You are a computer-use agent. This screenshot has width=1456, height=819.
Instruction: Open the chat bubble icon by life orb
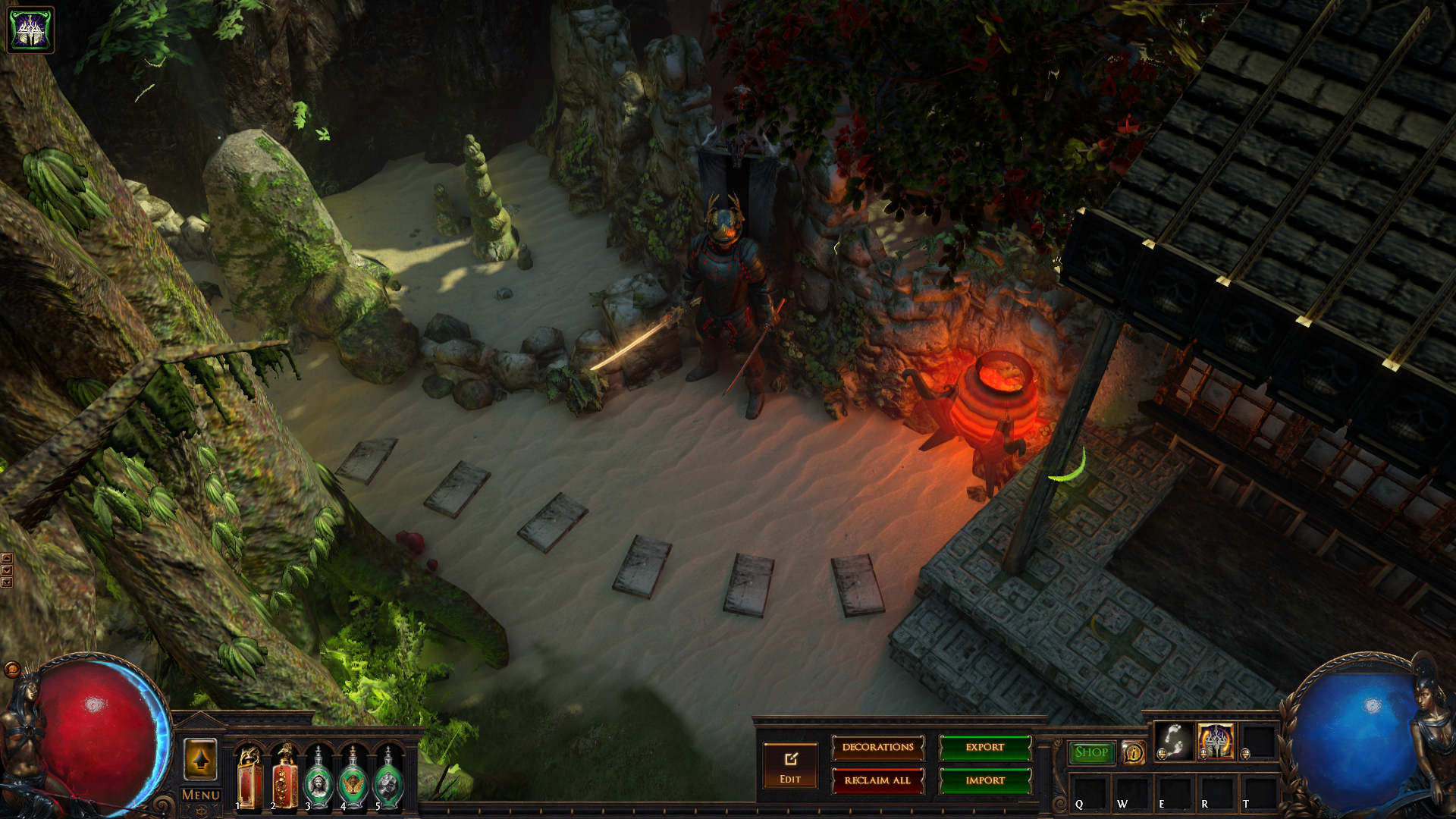pos(12,669)
